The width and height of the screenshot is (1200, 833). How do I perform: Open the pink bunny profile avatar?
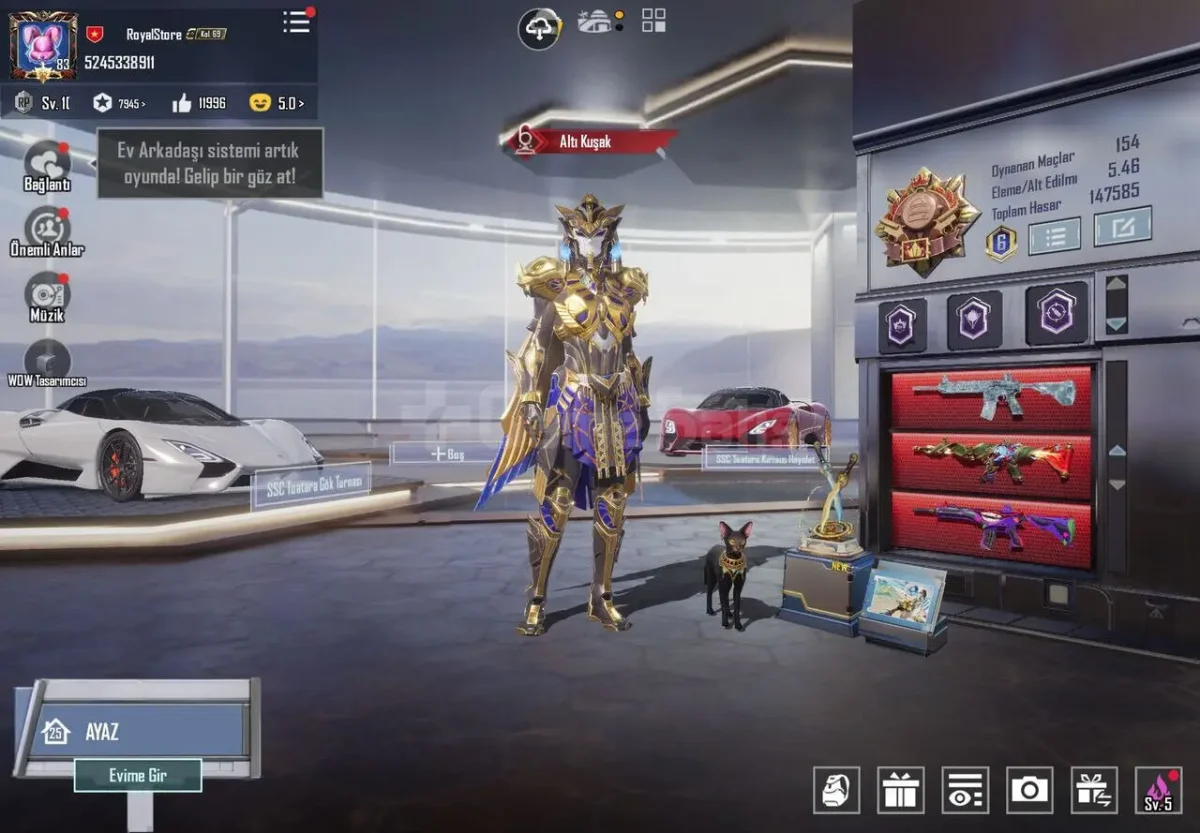click(x=44, y=46)
